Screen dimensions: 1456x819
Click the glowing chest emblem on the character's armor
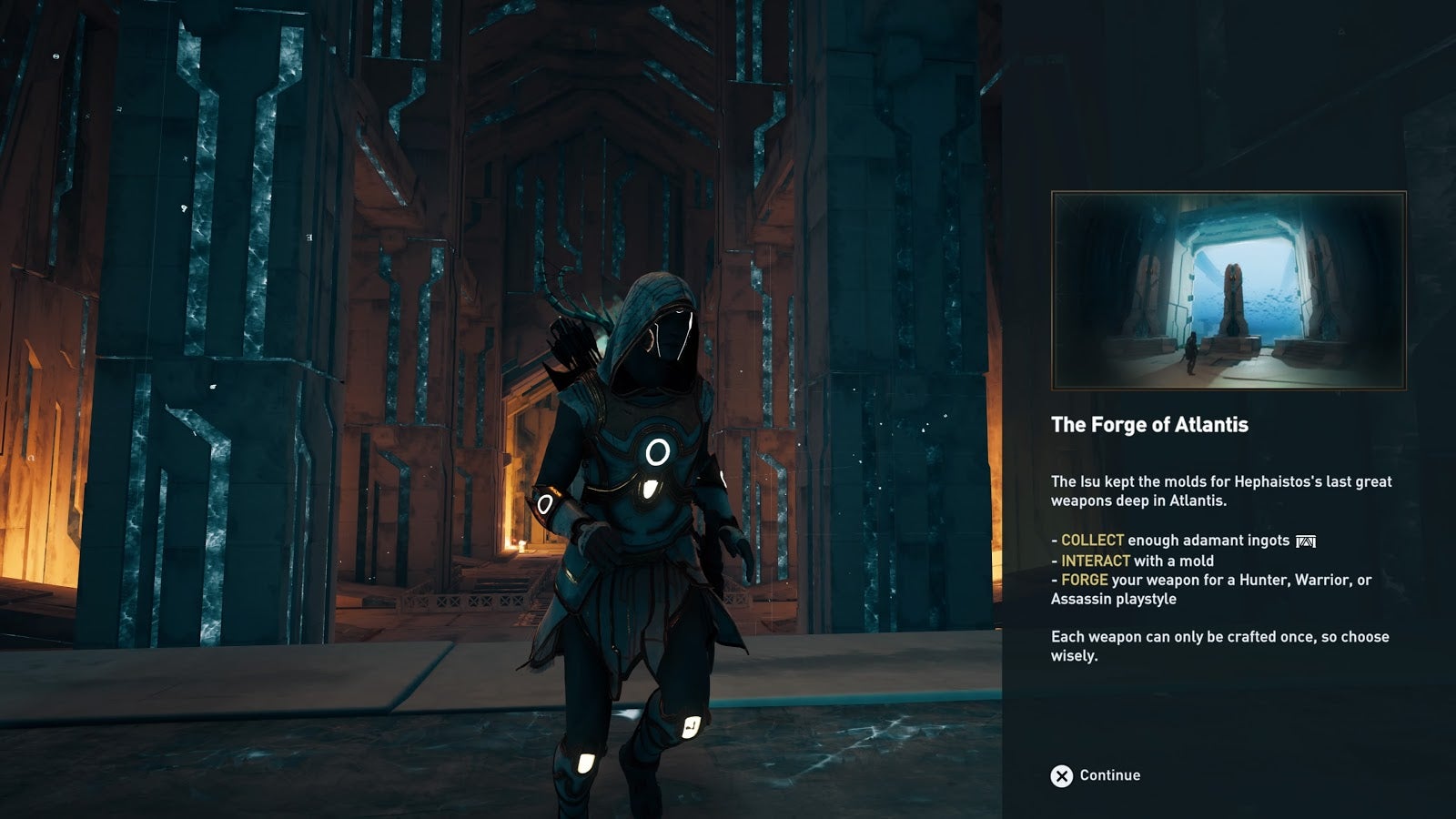(657, 450)
